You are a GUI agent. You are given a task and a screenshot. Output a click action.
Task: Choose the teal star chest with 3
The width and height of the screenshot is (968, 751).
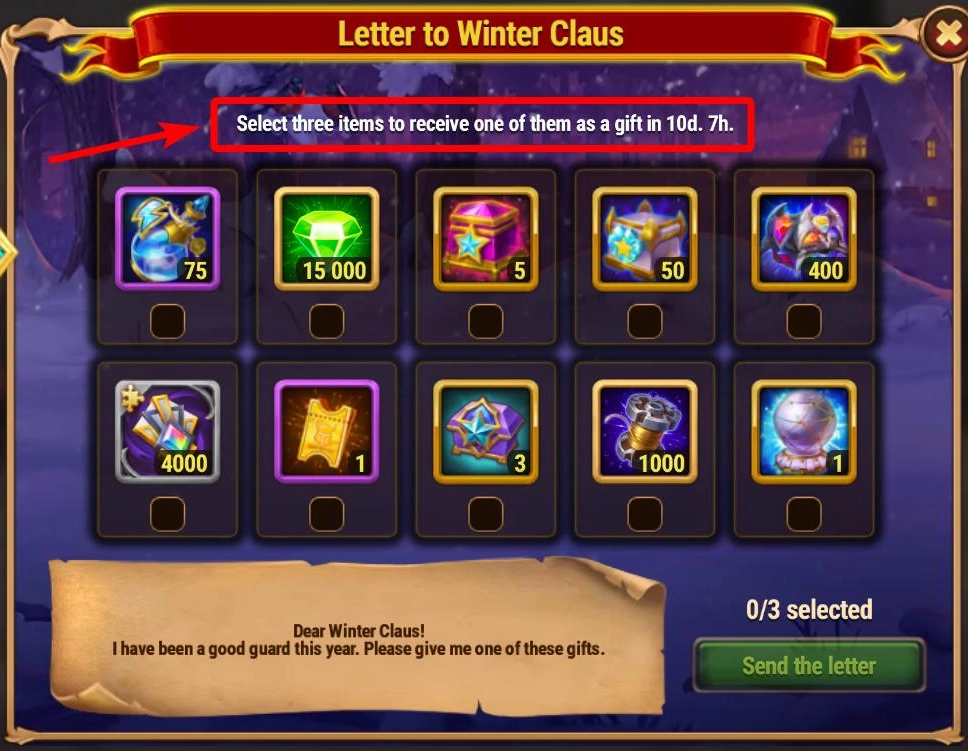tap(485, 431)
